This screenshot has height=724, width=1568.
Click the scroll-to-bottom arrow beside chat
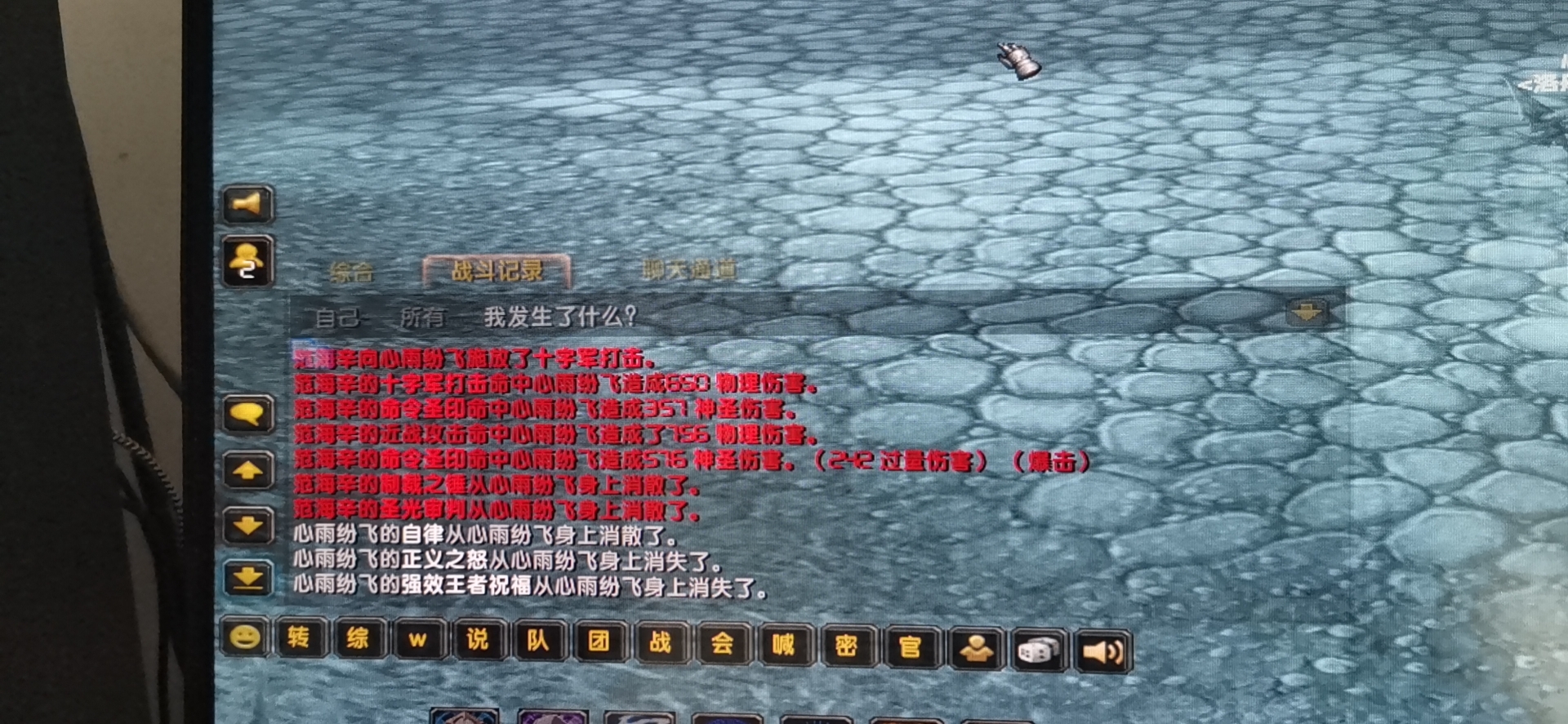point(247,575)
